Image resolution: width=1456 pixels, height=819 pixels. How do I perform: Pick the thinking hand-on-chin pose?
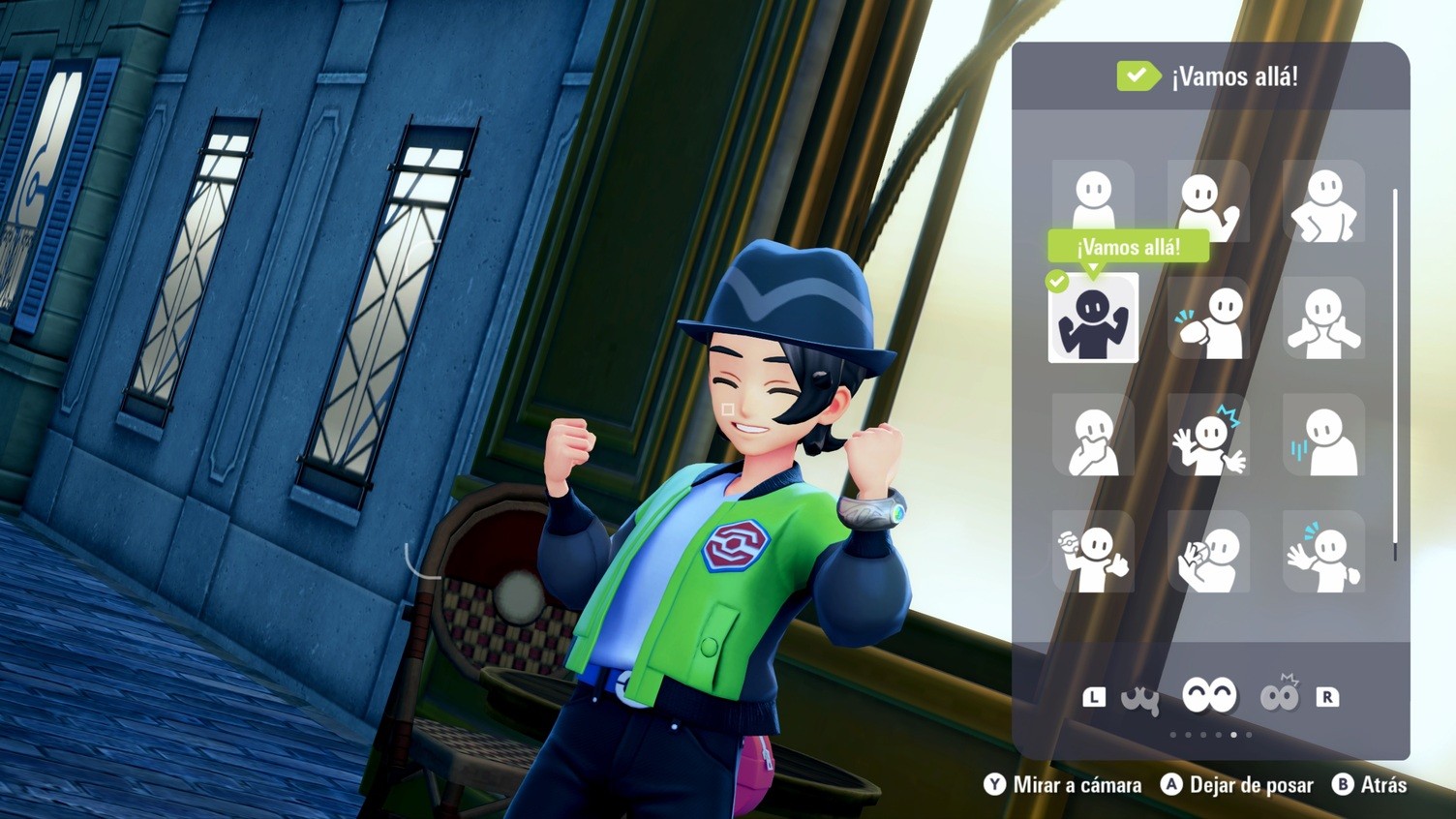click(x=1093, y=435)
